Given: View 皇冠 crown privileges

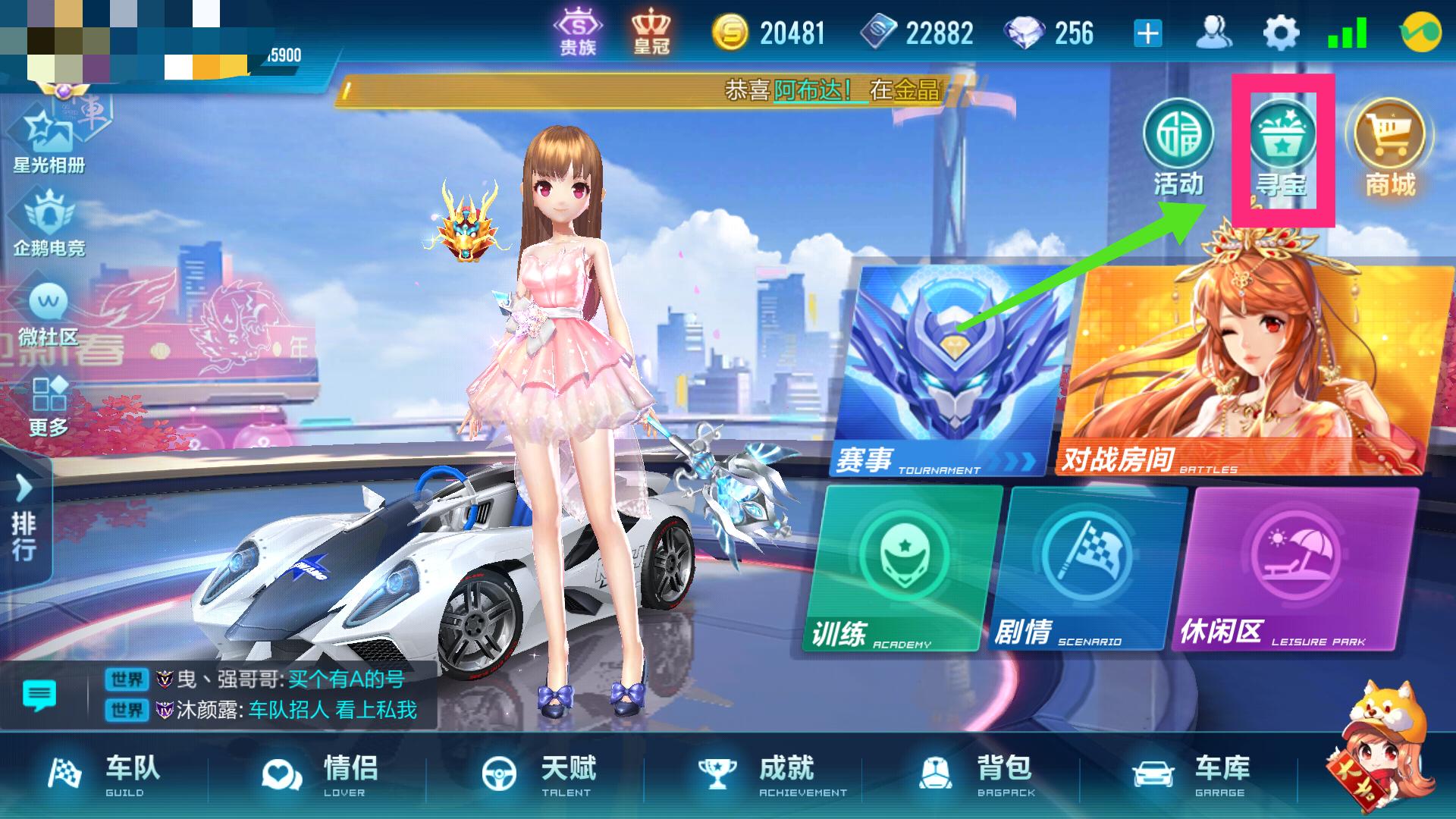Looking at the screenshot, I should 650,30.
